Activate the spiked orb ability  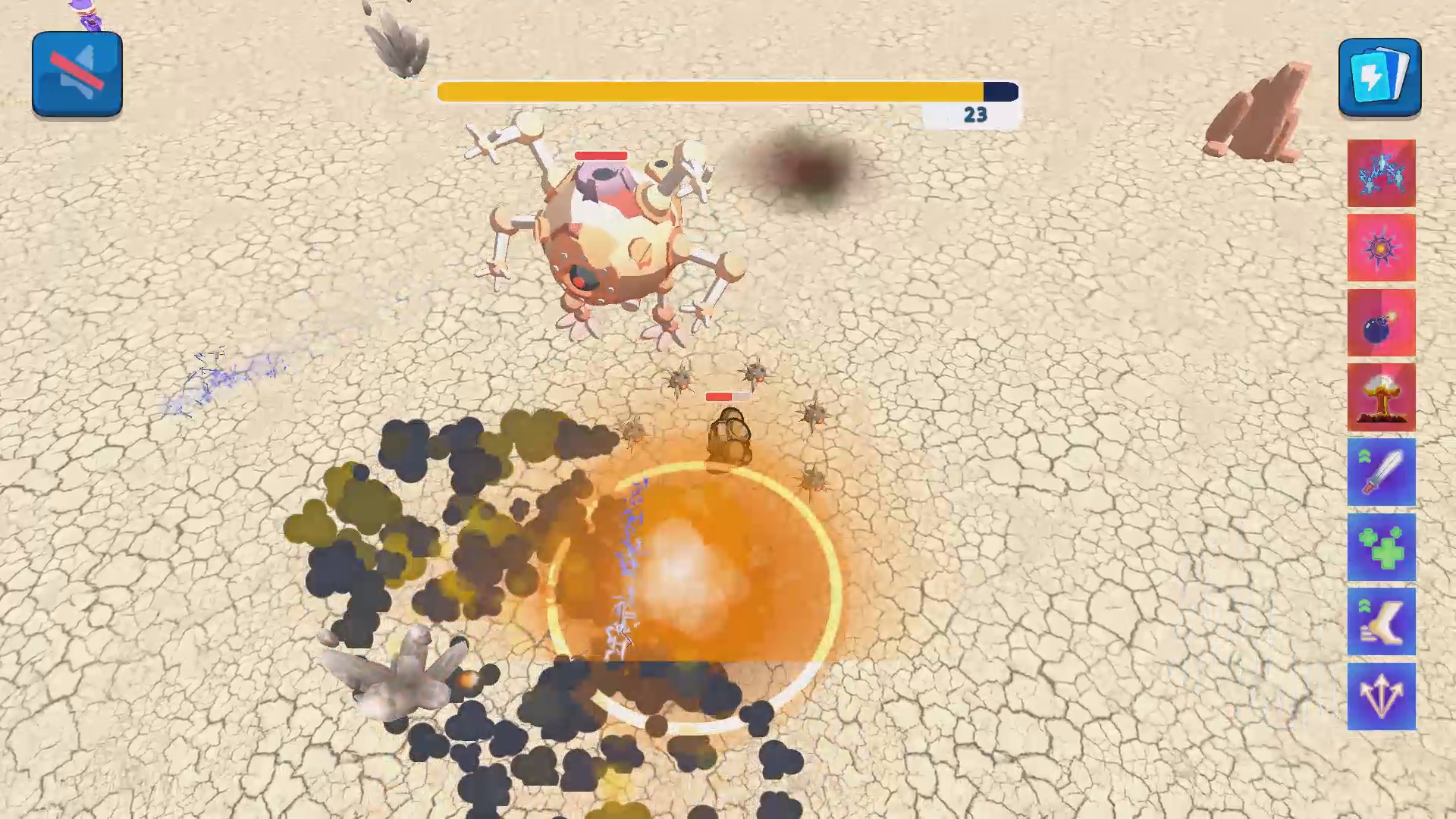[x=1381, y=249]
